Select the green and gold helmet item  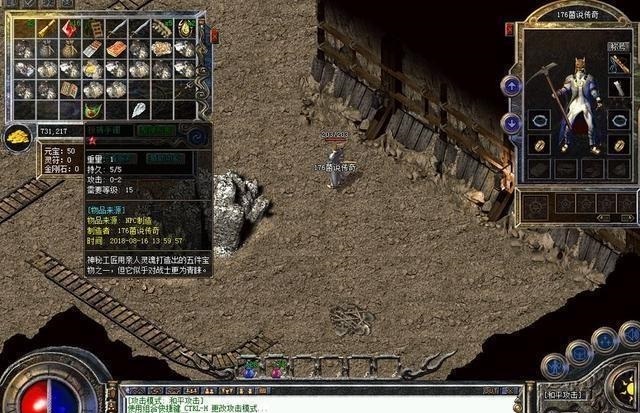[92, 110]
